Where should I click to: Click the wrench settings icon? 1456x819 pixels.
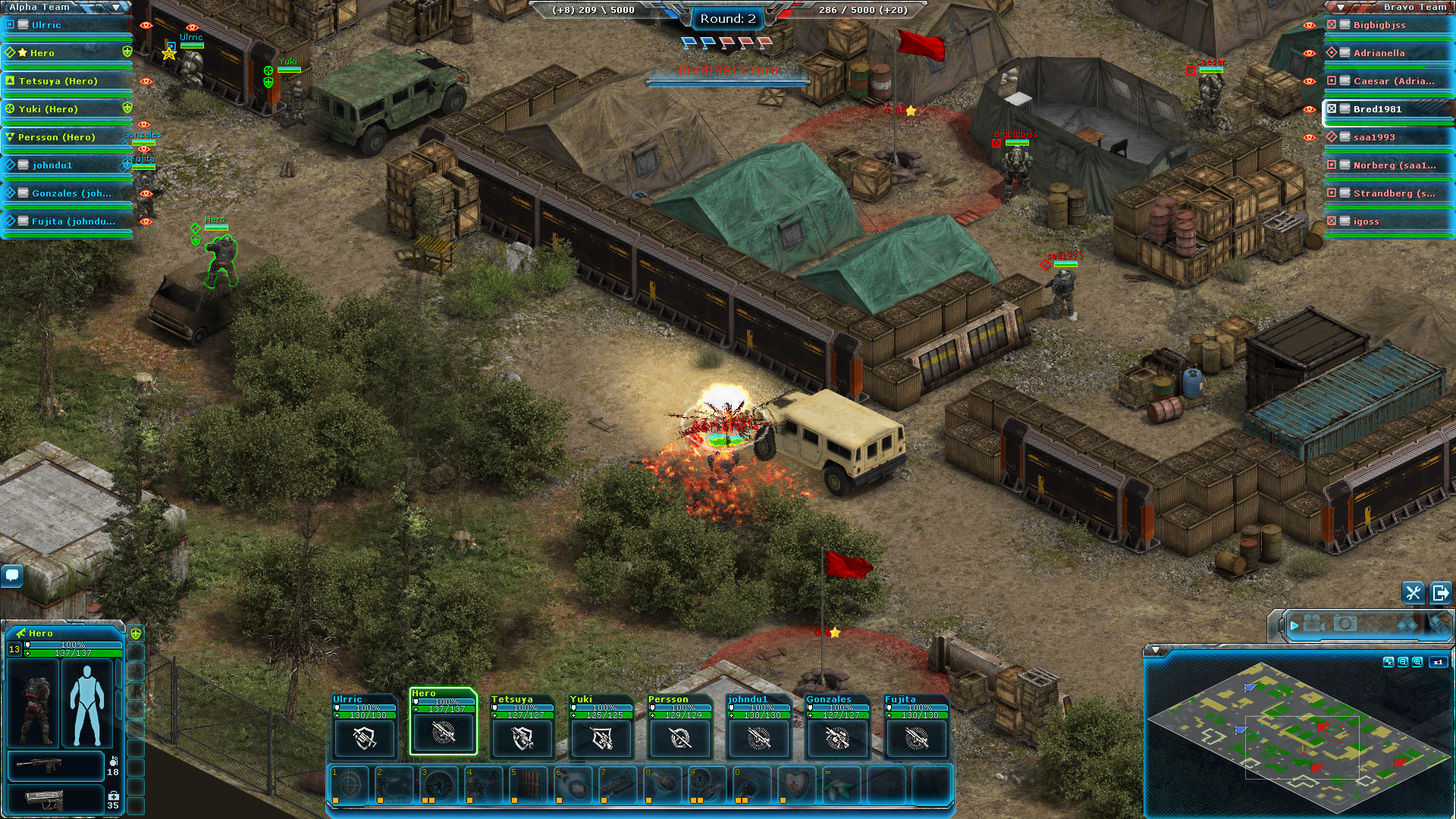pyautogui.click(x=1412, y=594)
